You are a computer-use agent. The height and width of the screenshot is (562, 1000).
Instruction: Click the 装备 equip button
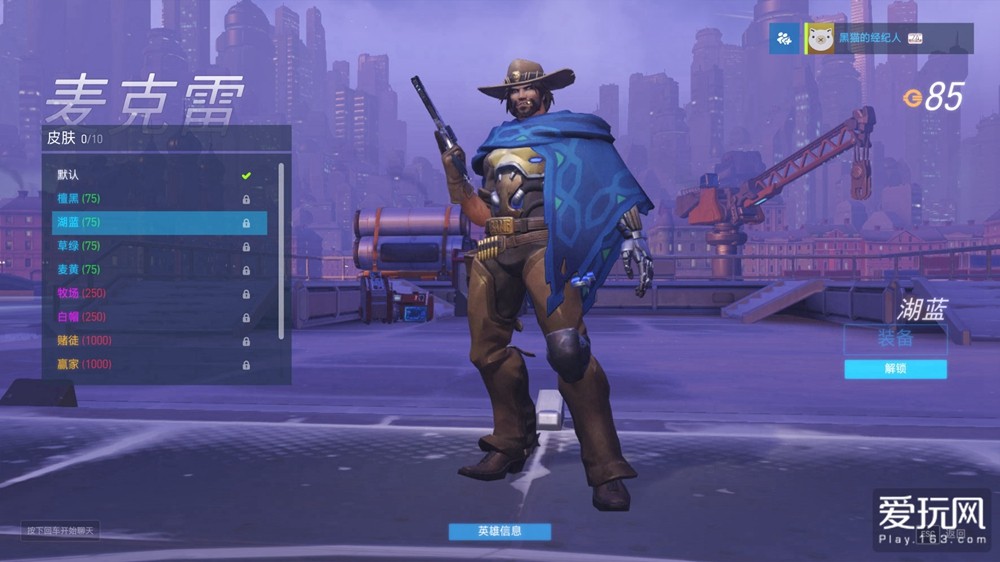895,339
